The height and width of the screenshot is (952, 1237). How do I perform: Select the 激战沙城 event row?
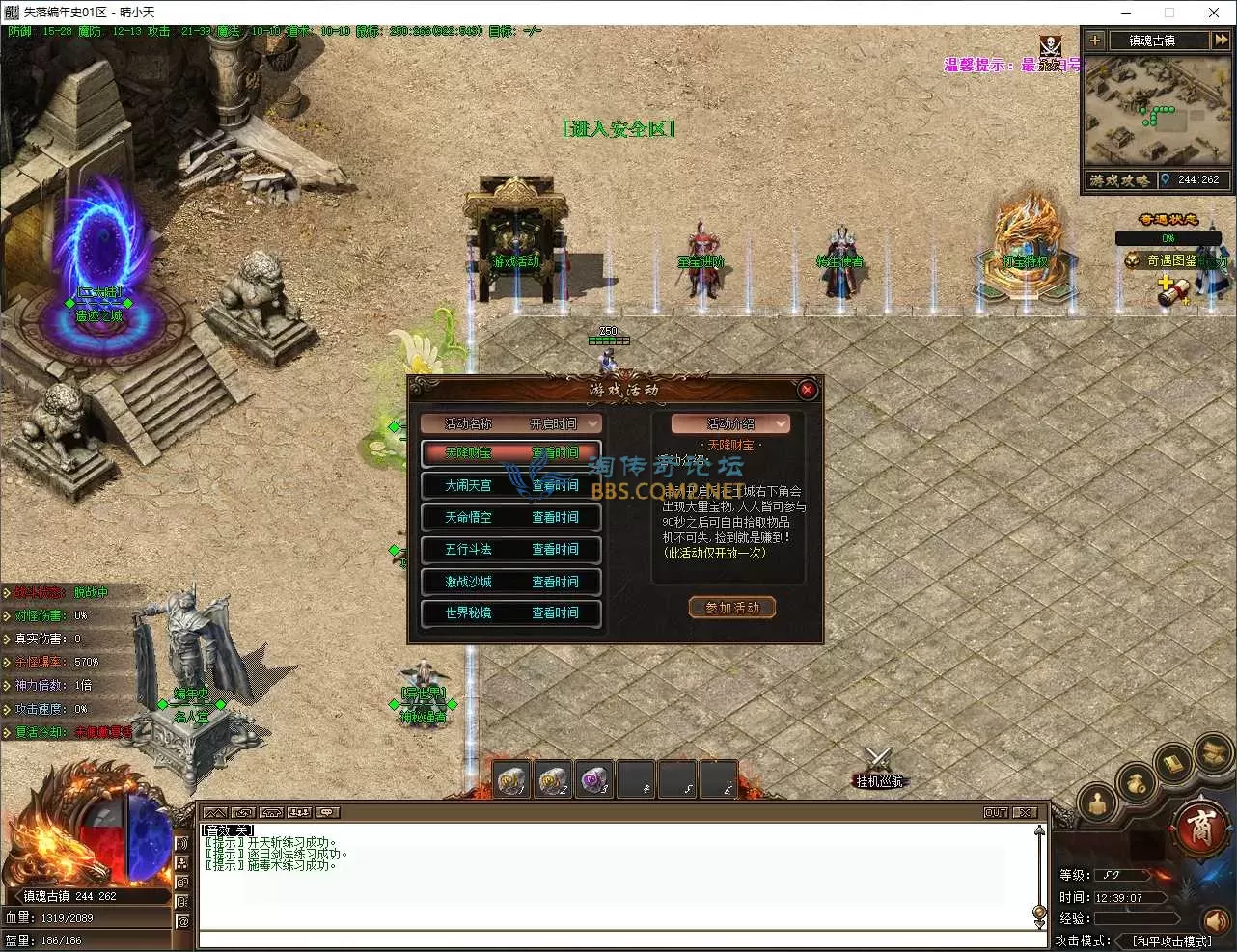tap(511, 582)
